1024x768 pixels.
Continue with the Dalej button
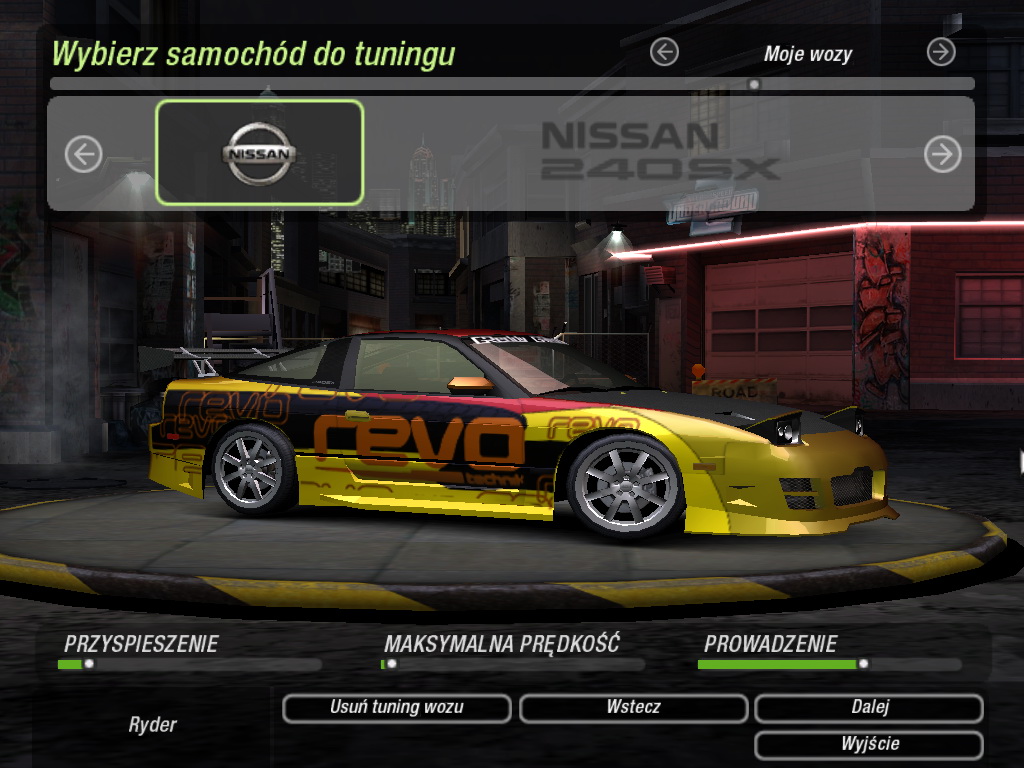(869, 708)
